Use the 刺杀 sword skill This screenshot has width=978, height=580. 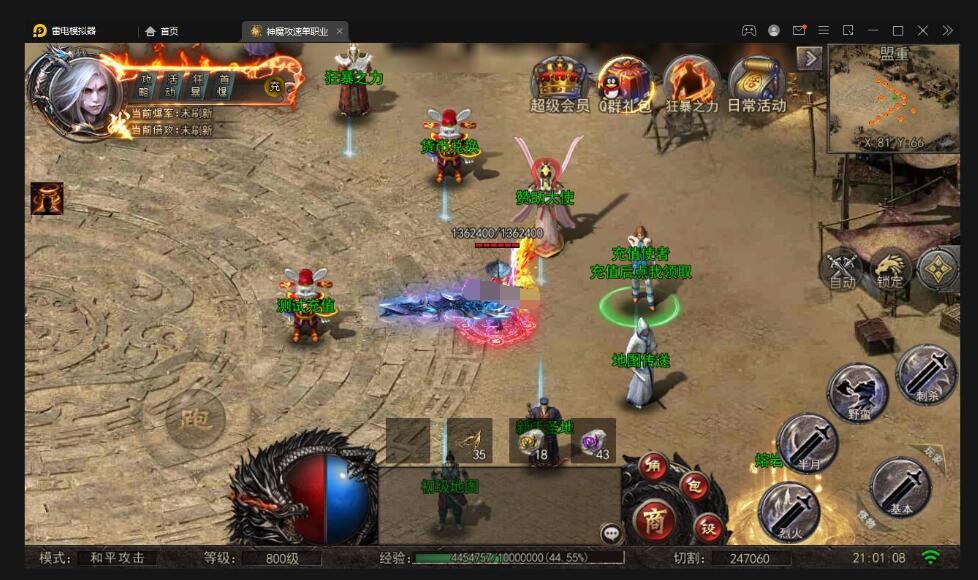[x=926, y=373]
